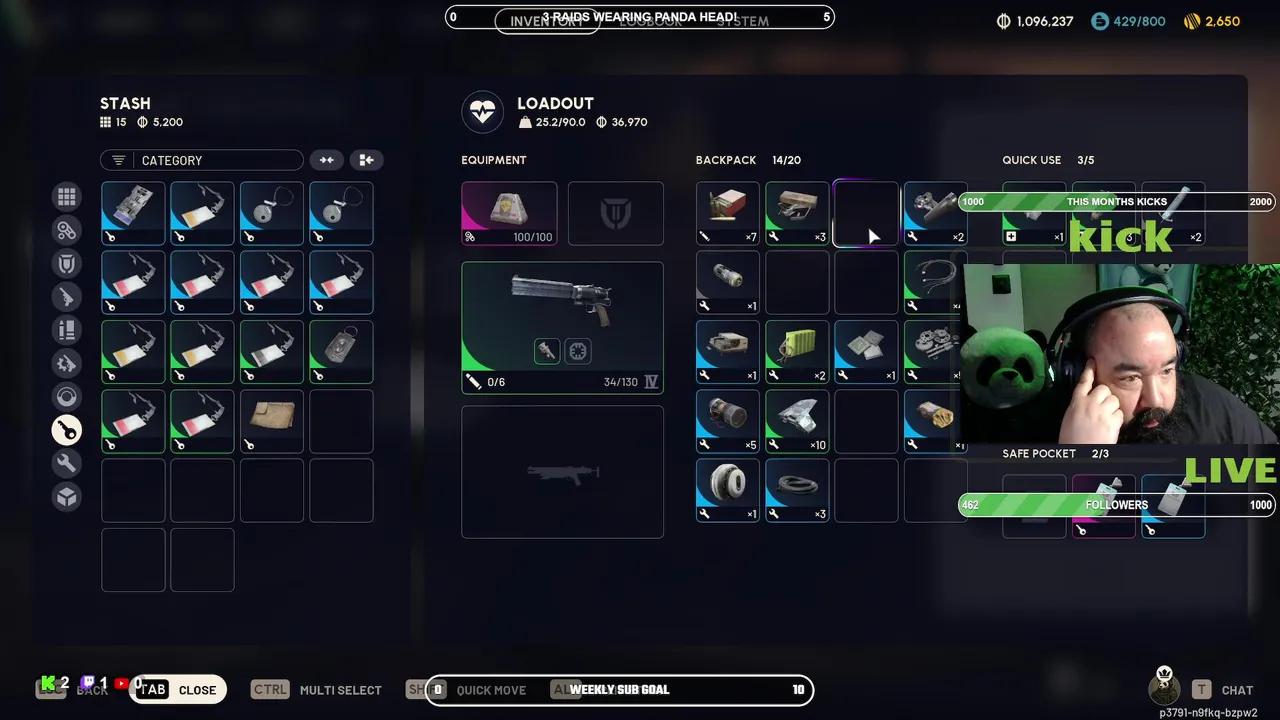Select the matchbox item stack of seven

[728, 213]
